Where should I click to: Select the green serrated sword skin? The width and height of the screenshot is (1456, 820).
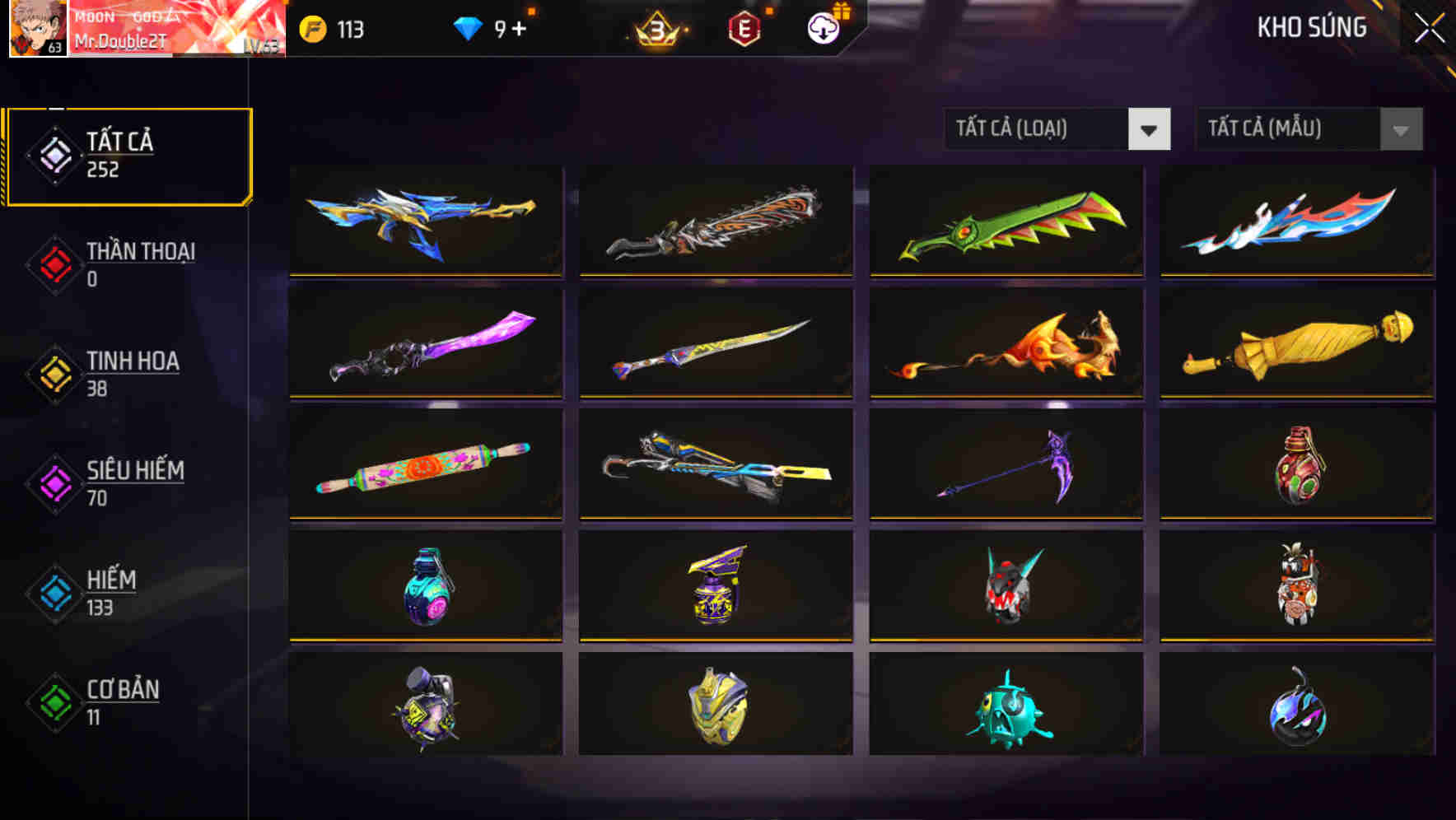1005,222
